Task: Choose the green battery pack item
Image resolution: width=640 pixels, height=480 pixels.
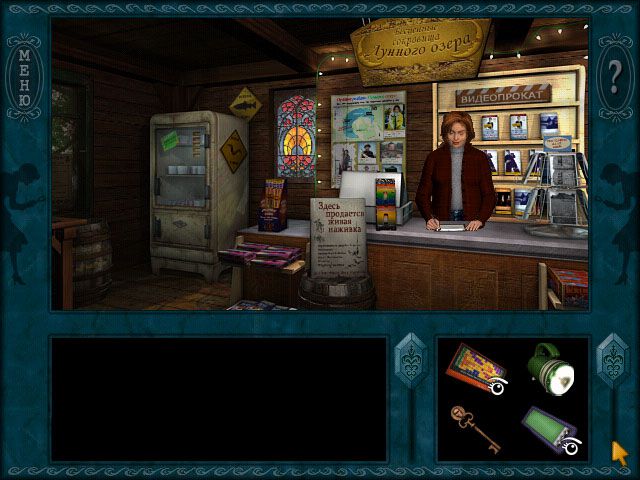Action: [550, 430]
